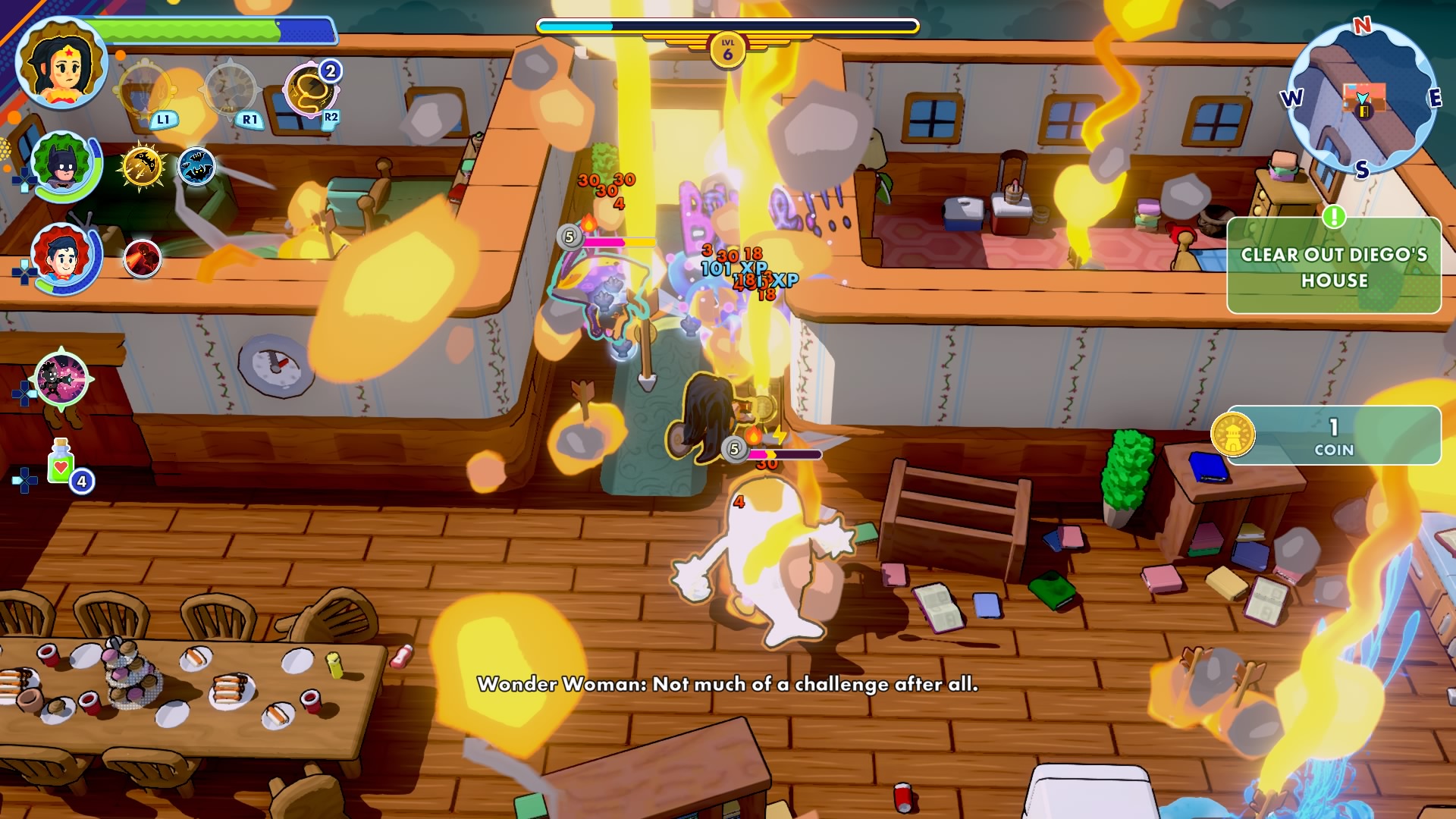
Task: Activate Superman's red heat vision ability
Action: [x=142, y=259]
